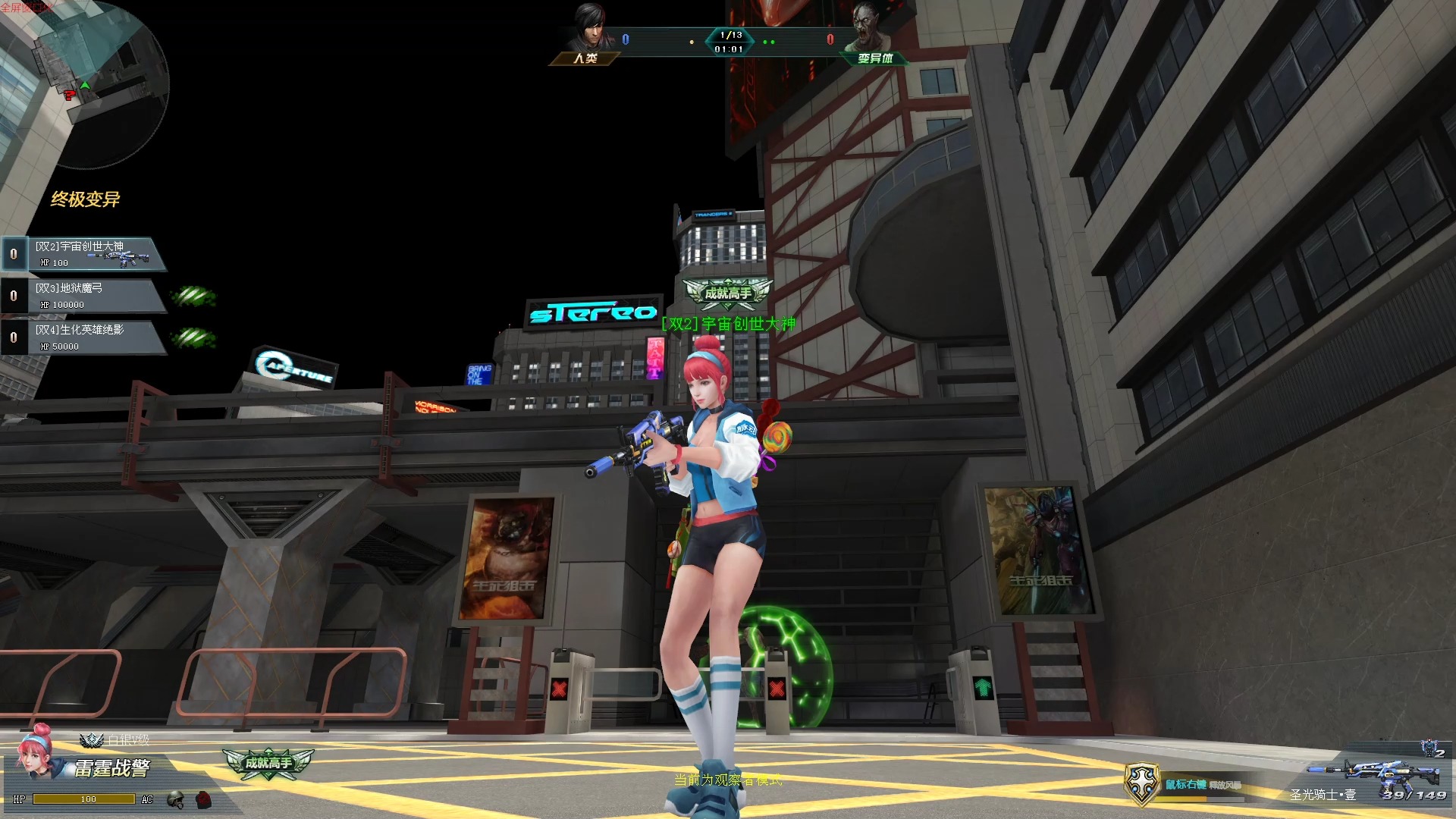Select player row 地狱魔弓
This screenshot has height=819, width=1456.
pos(83,296)
